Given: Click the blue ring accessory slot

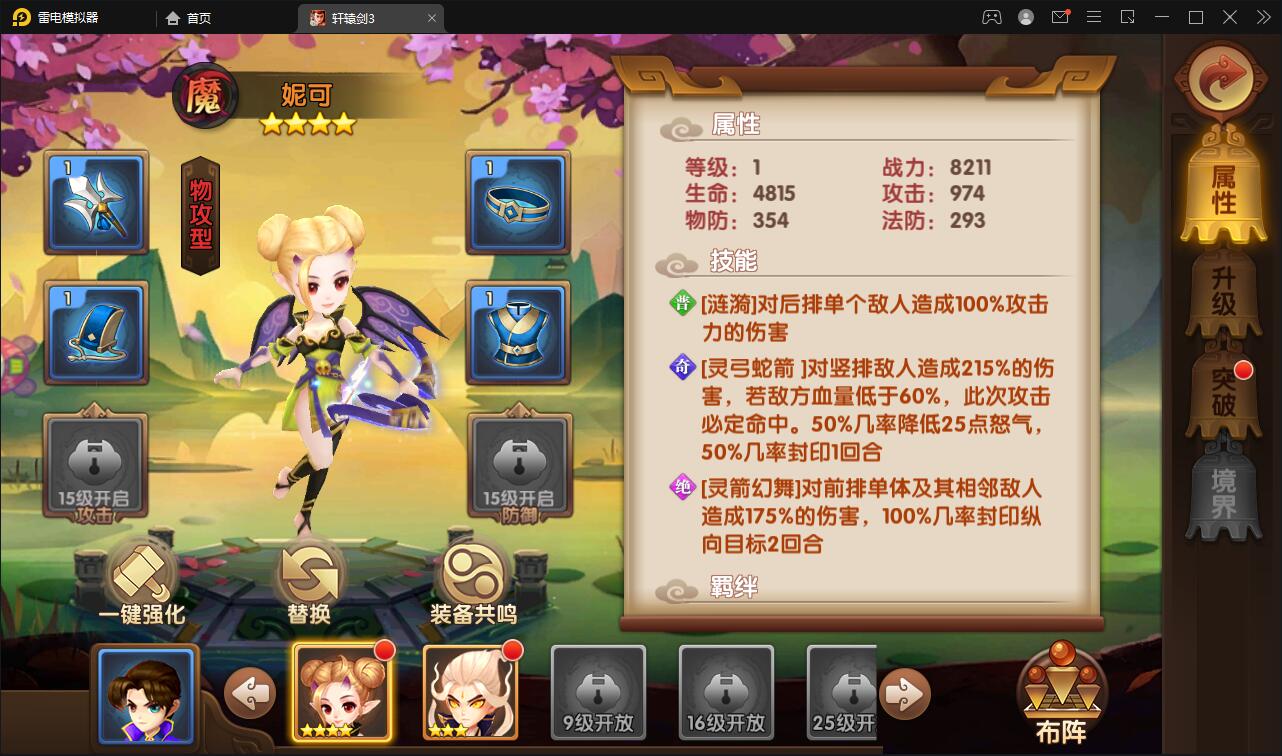Looking at the screenshot, I should coord(518,203).
